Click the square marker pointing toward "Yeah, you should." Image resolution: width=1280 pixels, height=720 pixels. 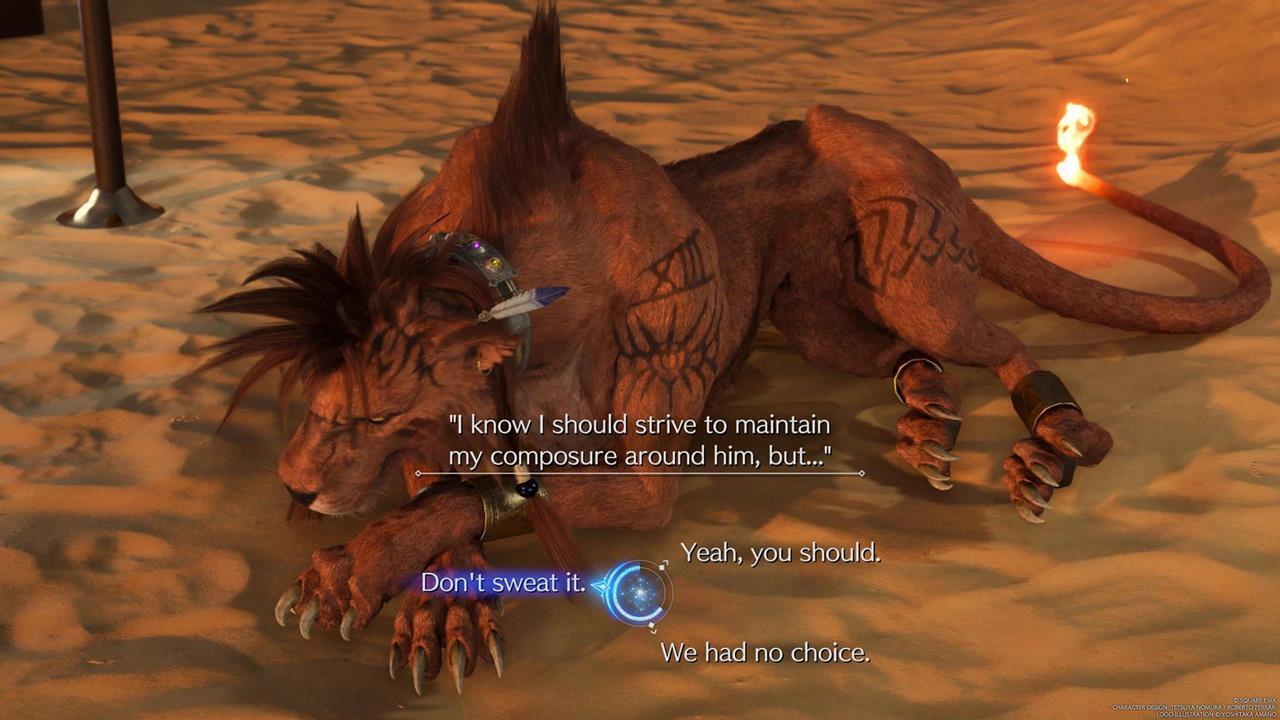(x=662, y=567)
